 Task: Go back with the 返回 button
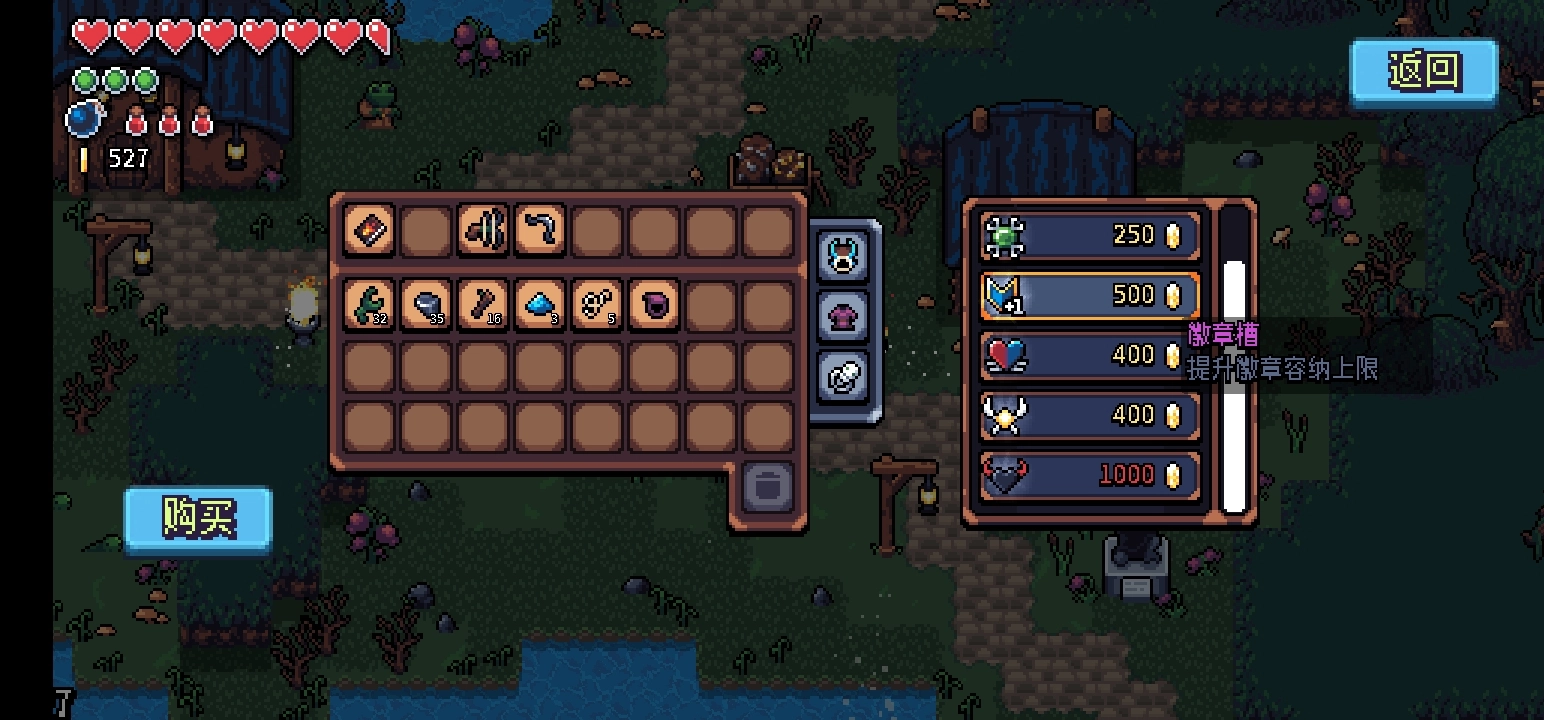[1424, 71]
